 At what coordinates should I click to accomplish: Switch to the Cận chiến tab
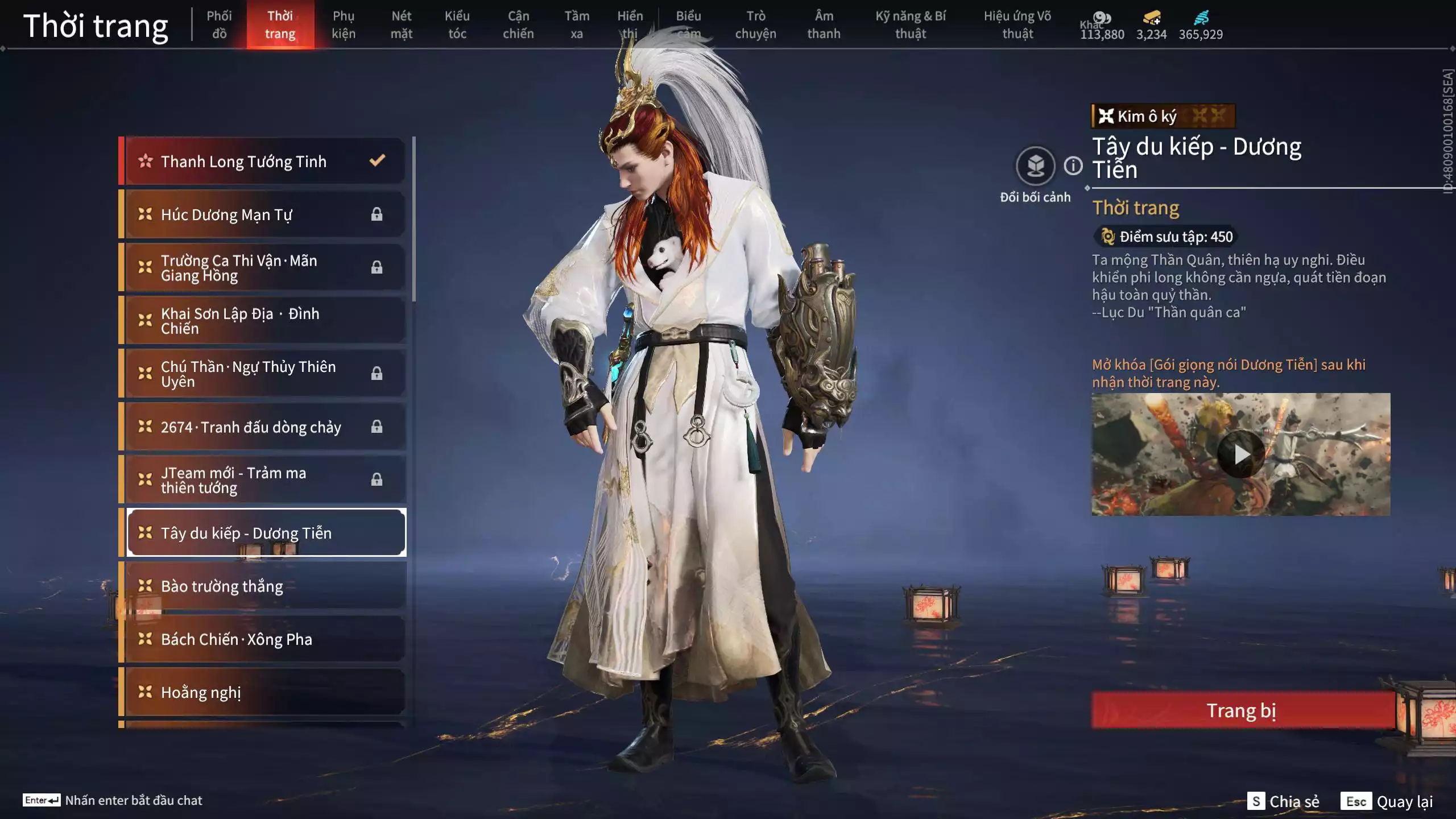coord(518,24)
